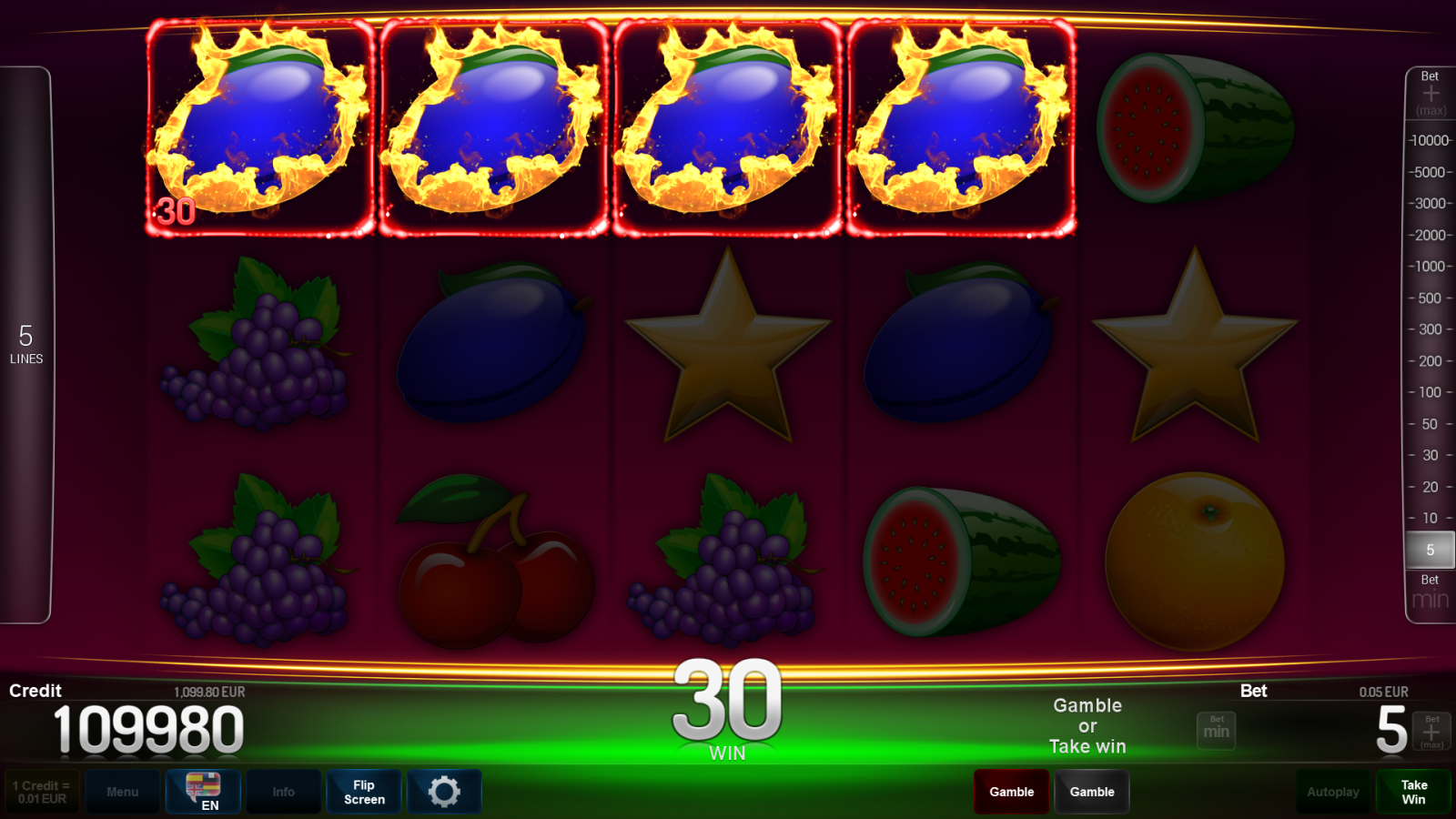Open settings via the gear icon

(x=444, y=792)
